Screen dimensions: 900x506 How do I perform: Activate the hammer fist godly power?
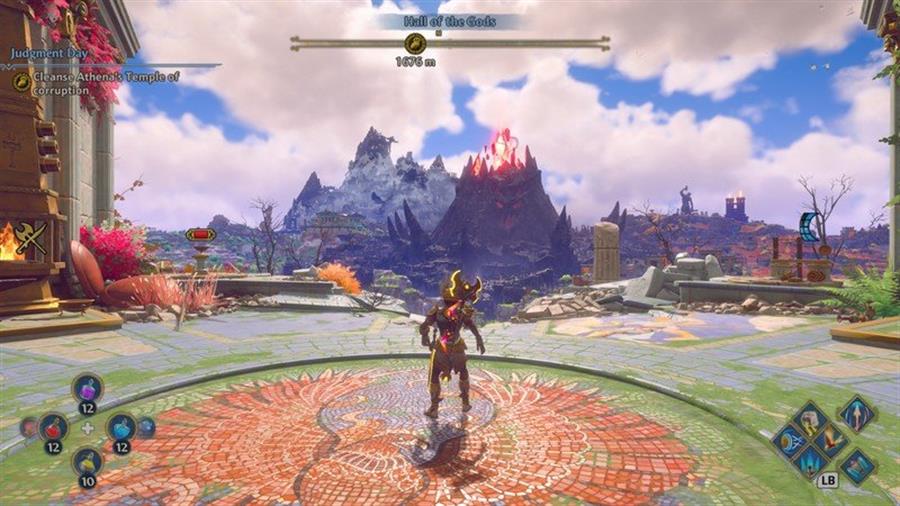[808, 418]
